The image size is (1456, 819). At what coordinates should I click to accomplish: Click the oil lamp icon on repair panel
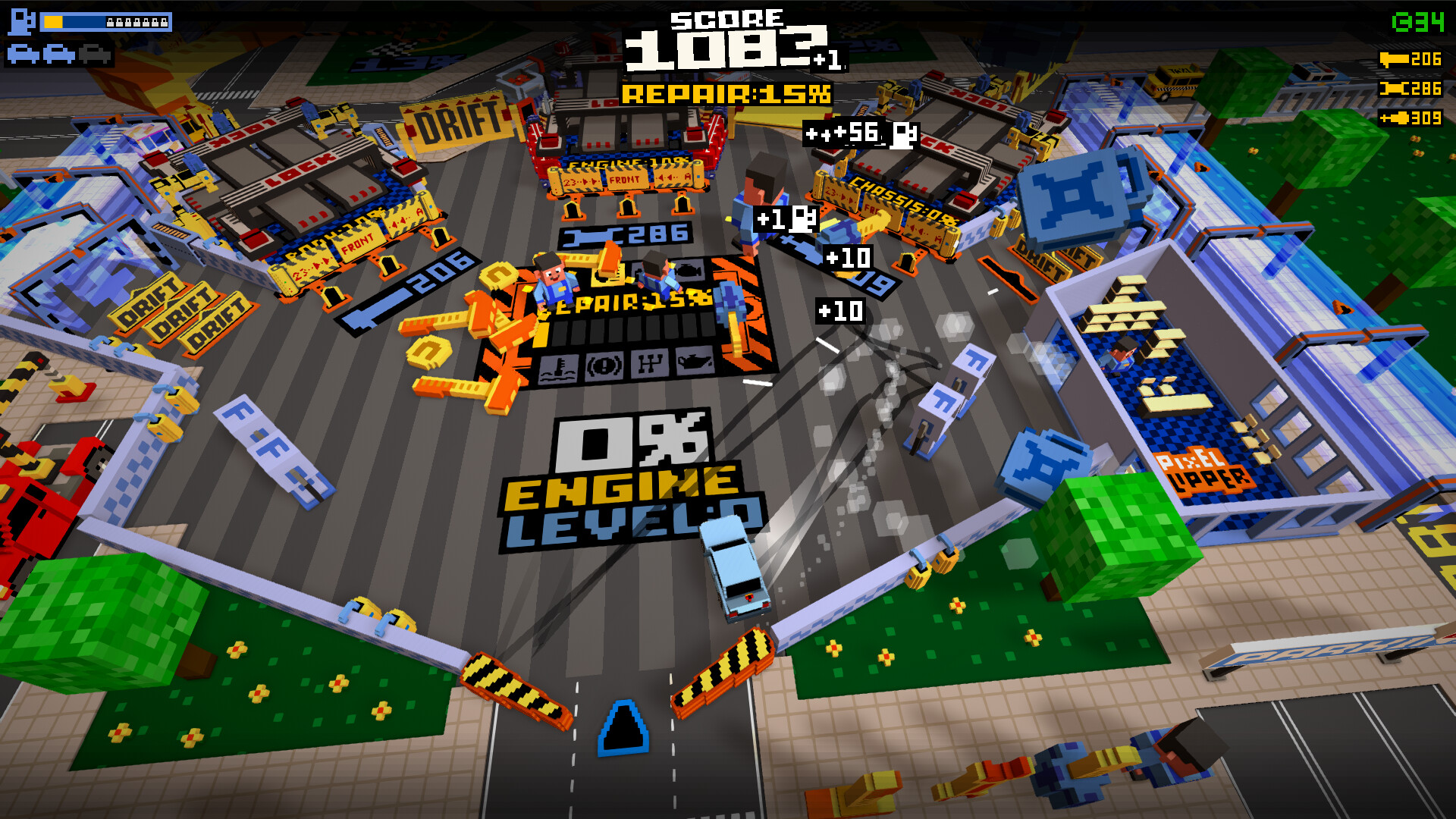696,361
